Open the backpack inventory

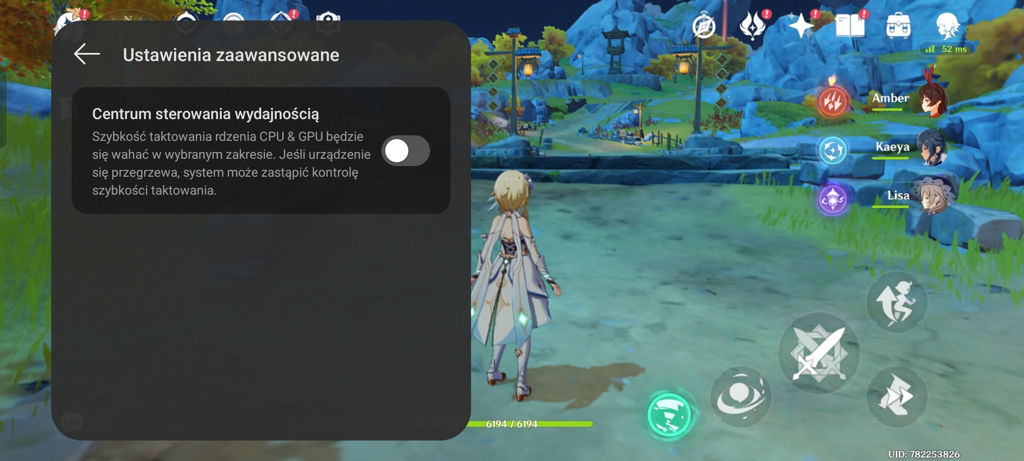tap(898, 26)
